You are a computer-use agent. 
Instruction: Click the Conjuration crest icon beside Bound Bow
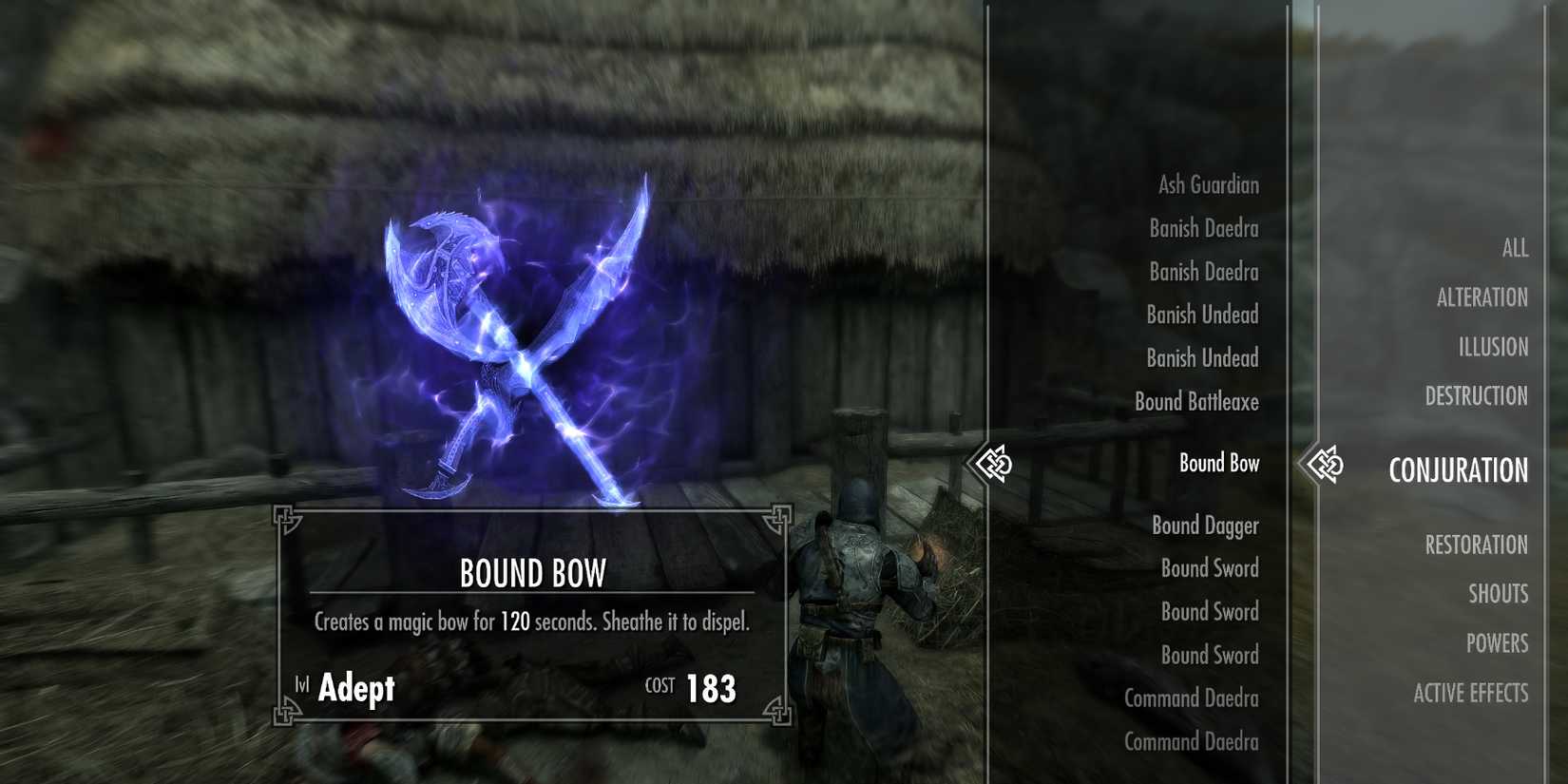(x=994, y=464)
